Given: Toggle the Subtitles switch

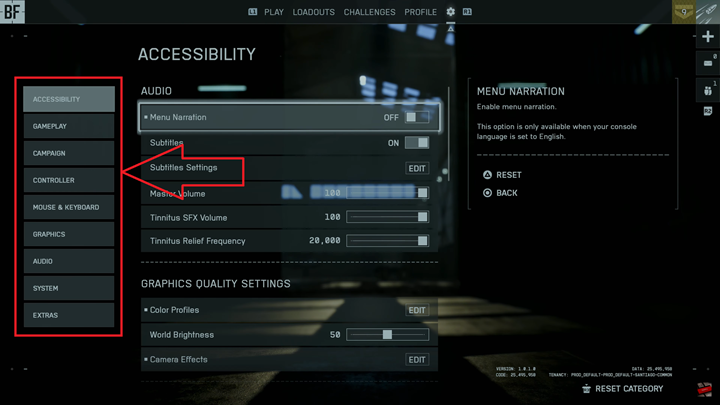Looking at the screenshot, I should click(417, 143).
